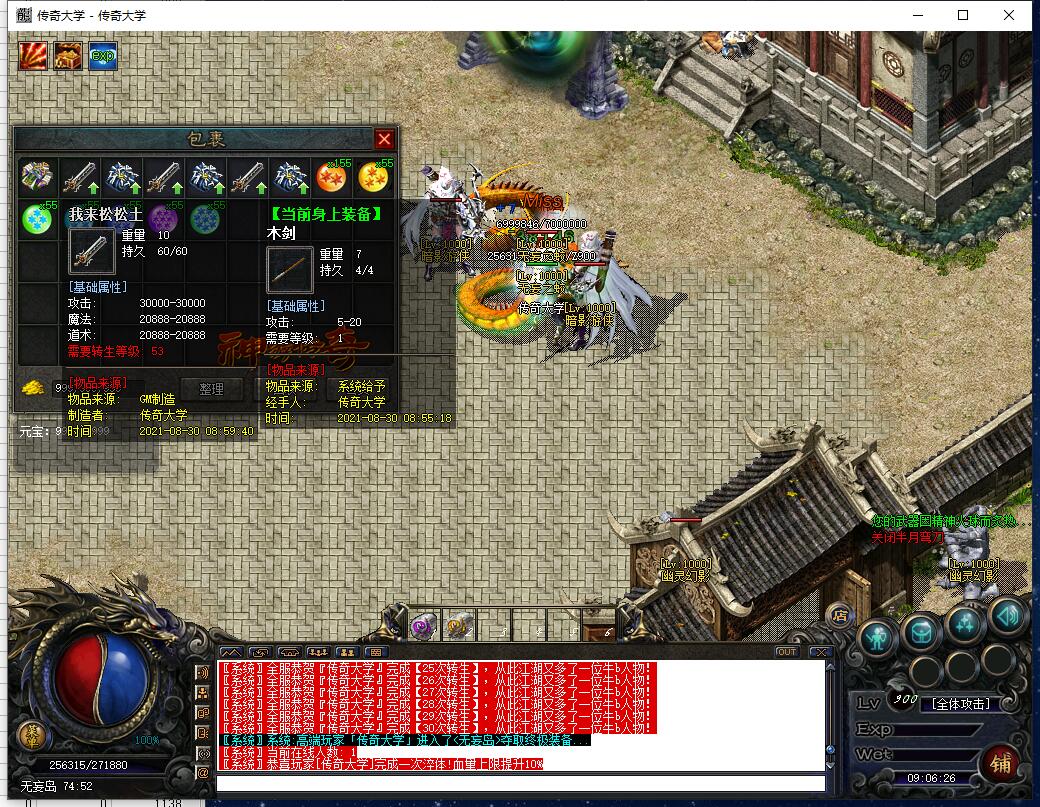Open the character panel with the figure icon
Viewport: 1040px width, 807px height.
[x=877, y=636]
